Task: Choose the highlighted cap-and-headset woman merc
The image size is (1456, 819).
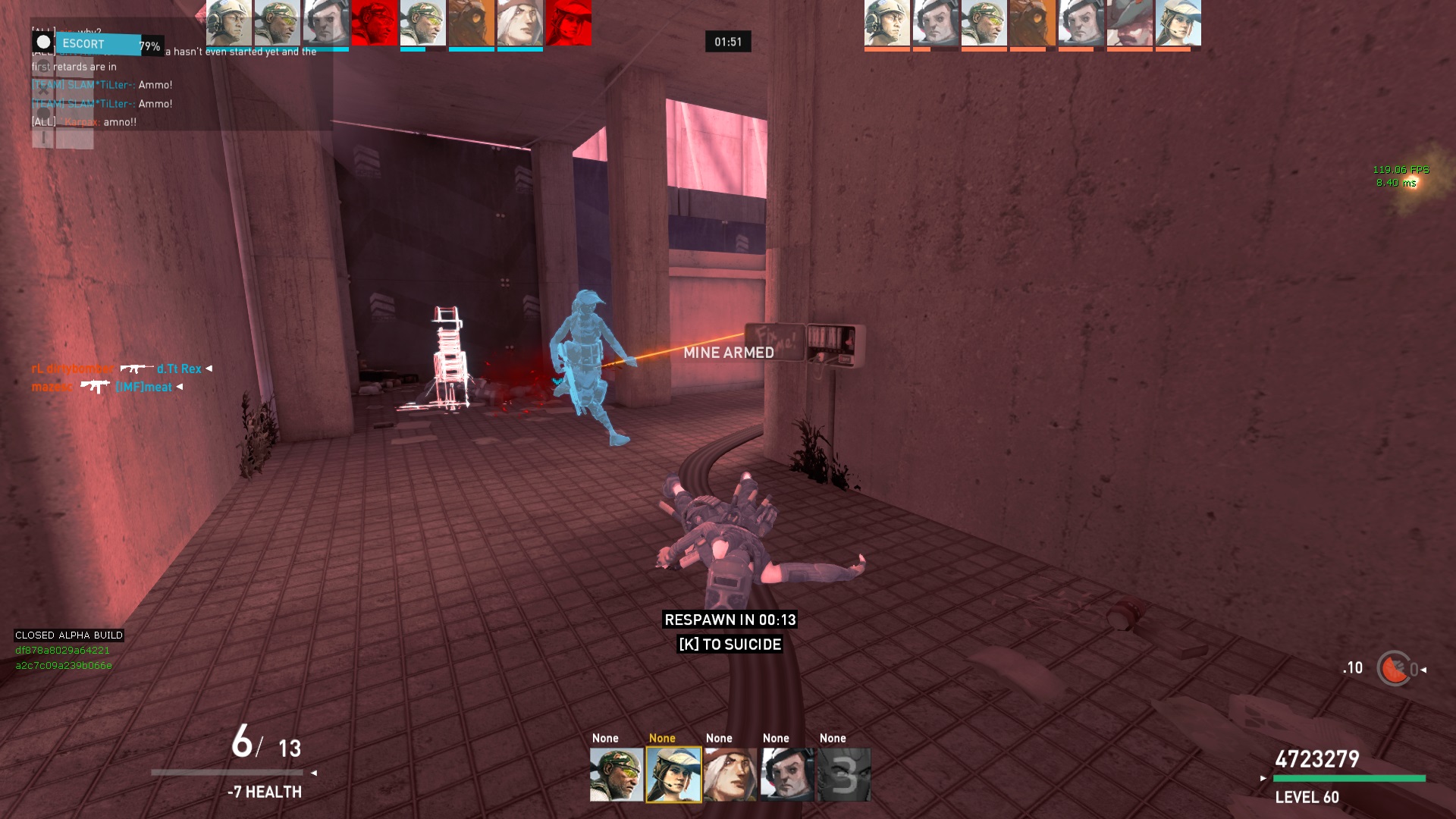Action: click(673, 774)
